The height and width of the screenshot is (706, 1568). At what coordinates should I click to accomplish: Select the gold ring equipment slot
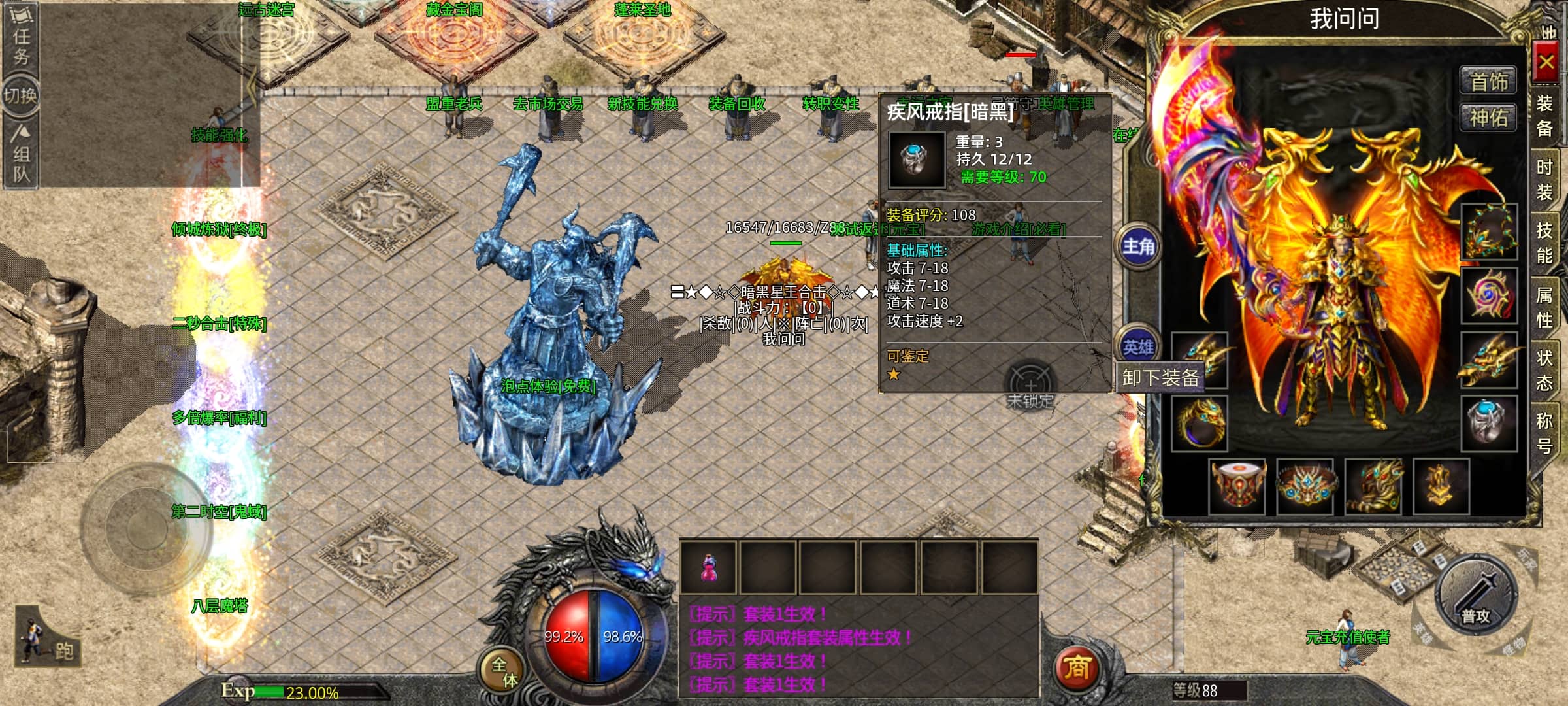pos(1200,423)
